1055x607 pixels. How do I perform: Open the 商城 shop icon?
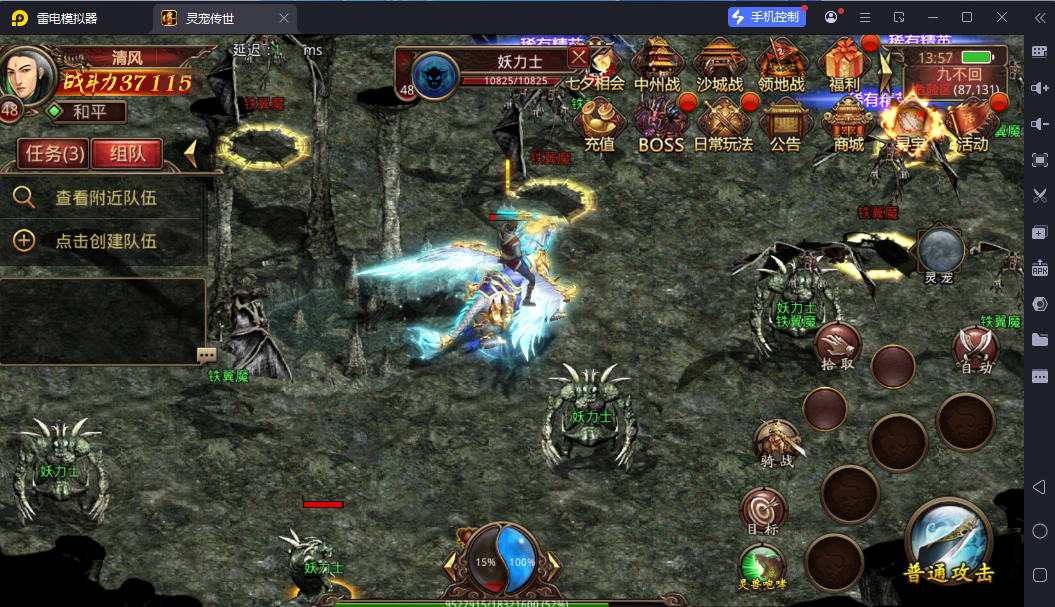(848, 127)
